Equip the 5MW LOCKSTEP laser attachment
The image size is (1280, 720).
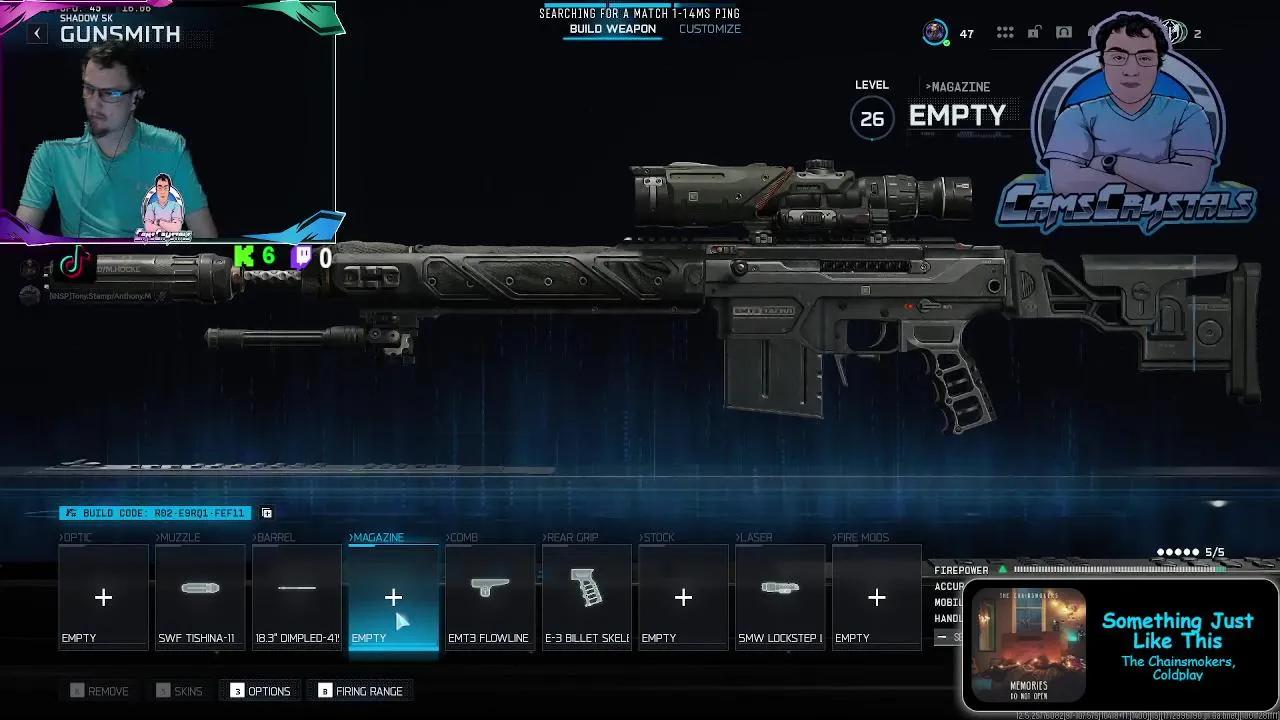[x=780, y=597]
